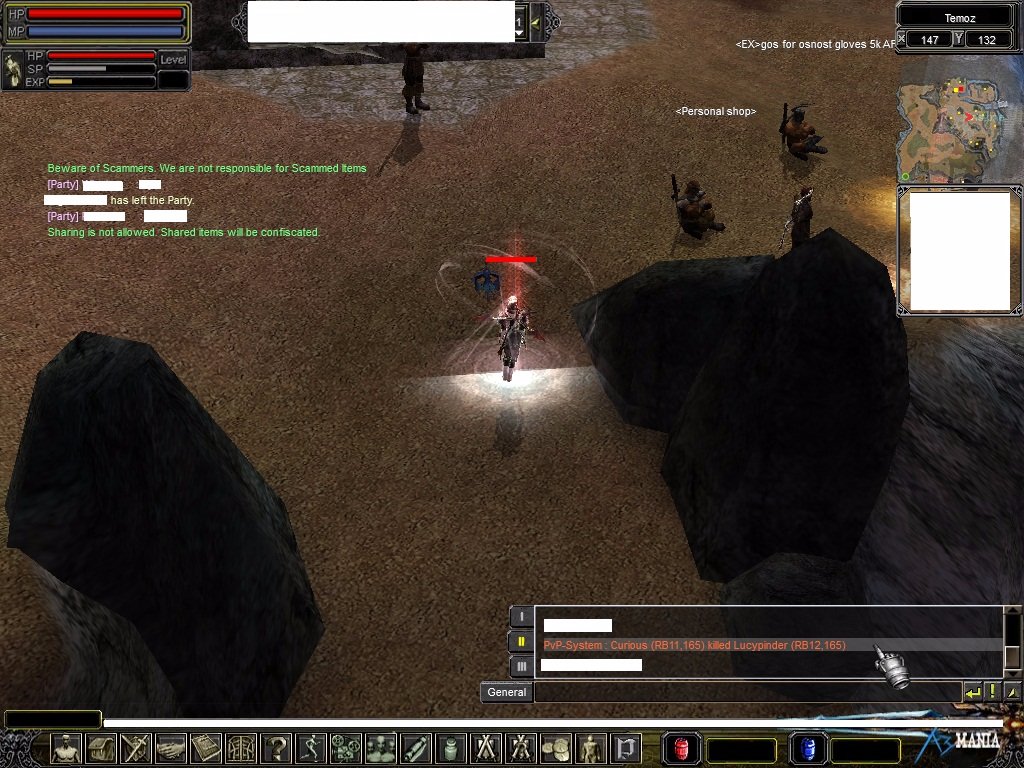This screenshot has height=768, width=1024.
Task: Click the chat log scrollbar
Action: coord(1012,641)
